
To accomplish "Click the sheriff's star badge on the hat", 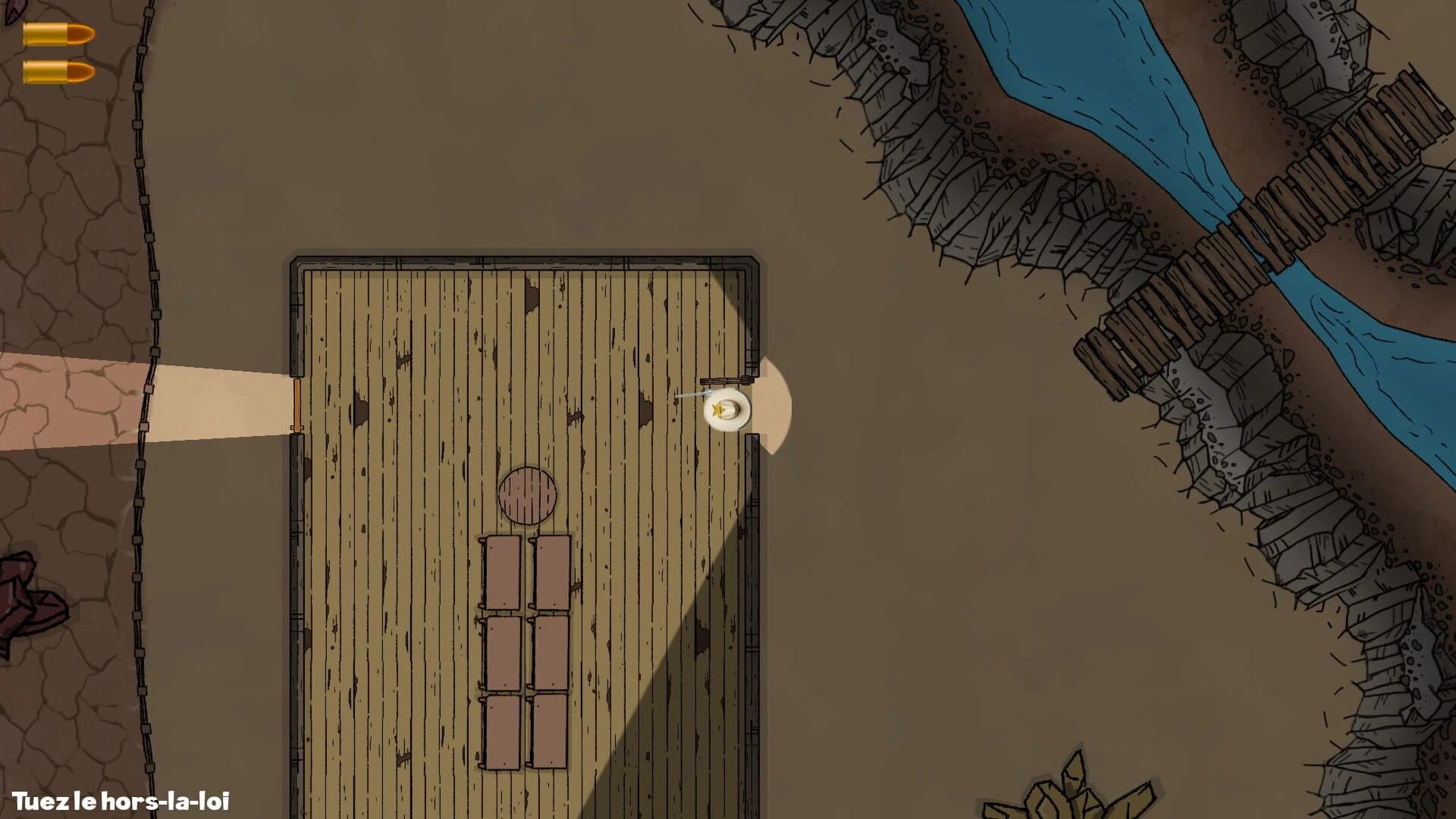I will (719, 409).
